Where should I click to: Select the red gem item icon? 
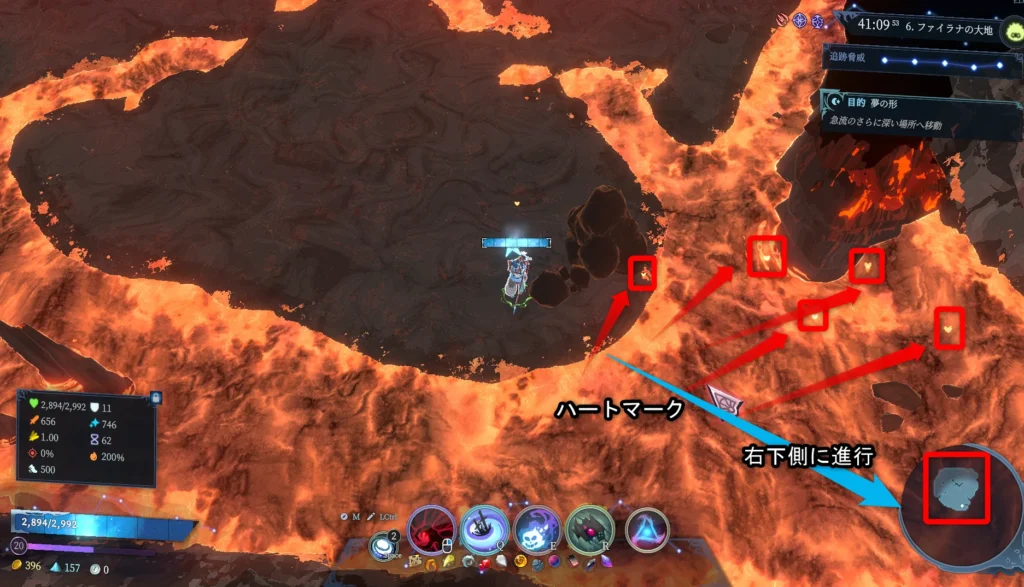coord(484,563)
